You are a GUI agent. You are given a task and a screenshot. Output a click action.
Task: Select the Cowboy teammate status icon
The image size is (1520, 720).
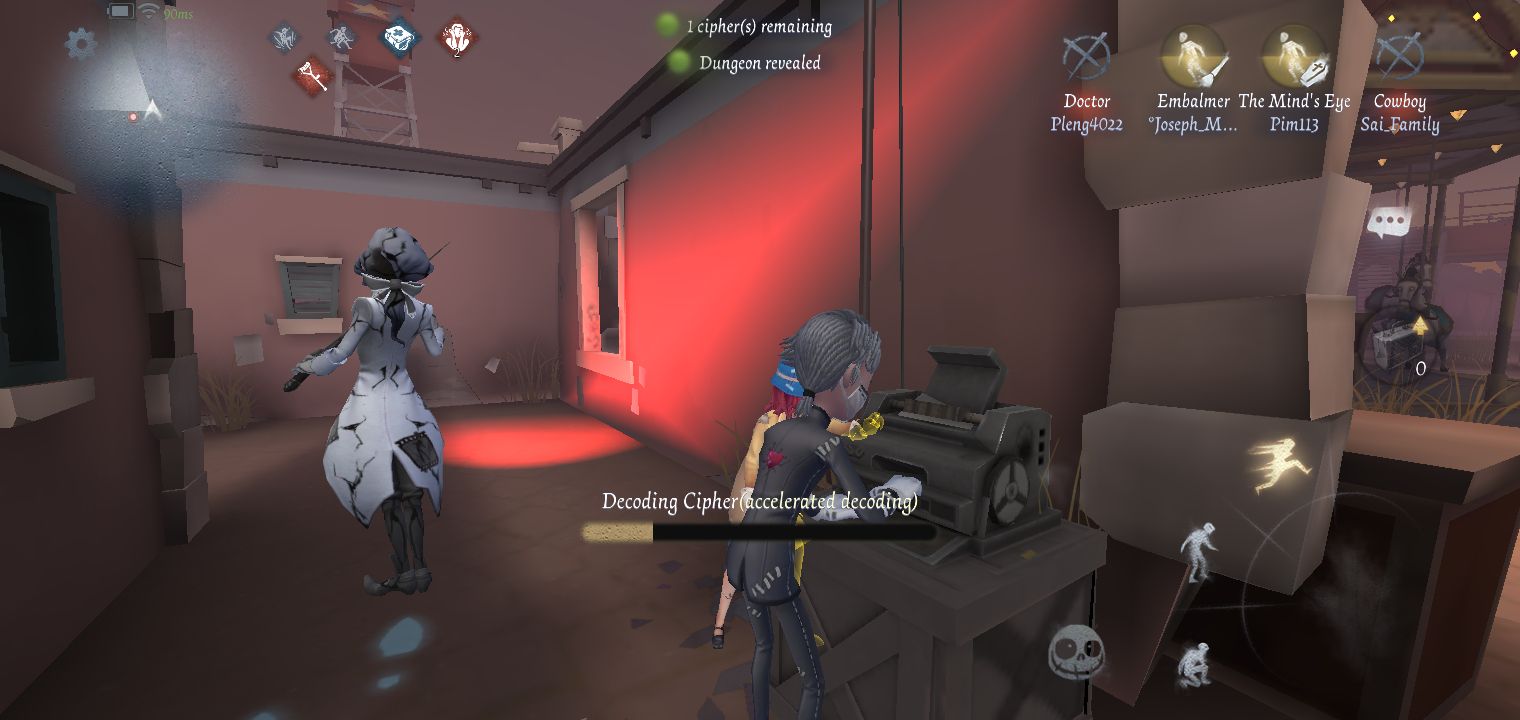tap(1399, 55)
